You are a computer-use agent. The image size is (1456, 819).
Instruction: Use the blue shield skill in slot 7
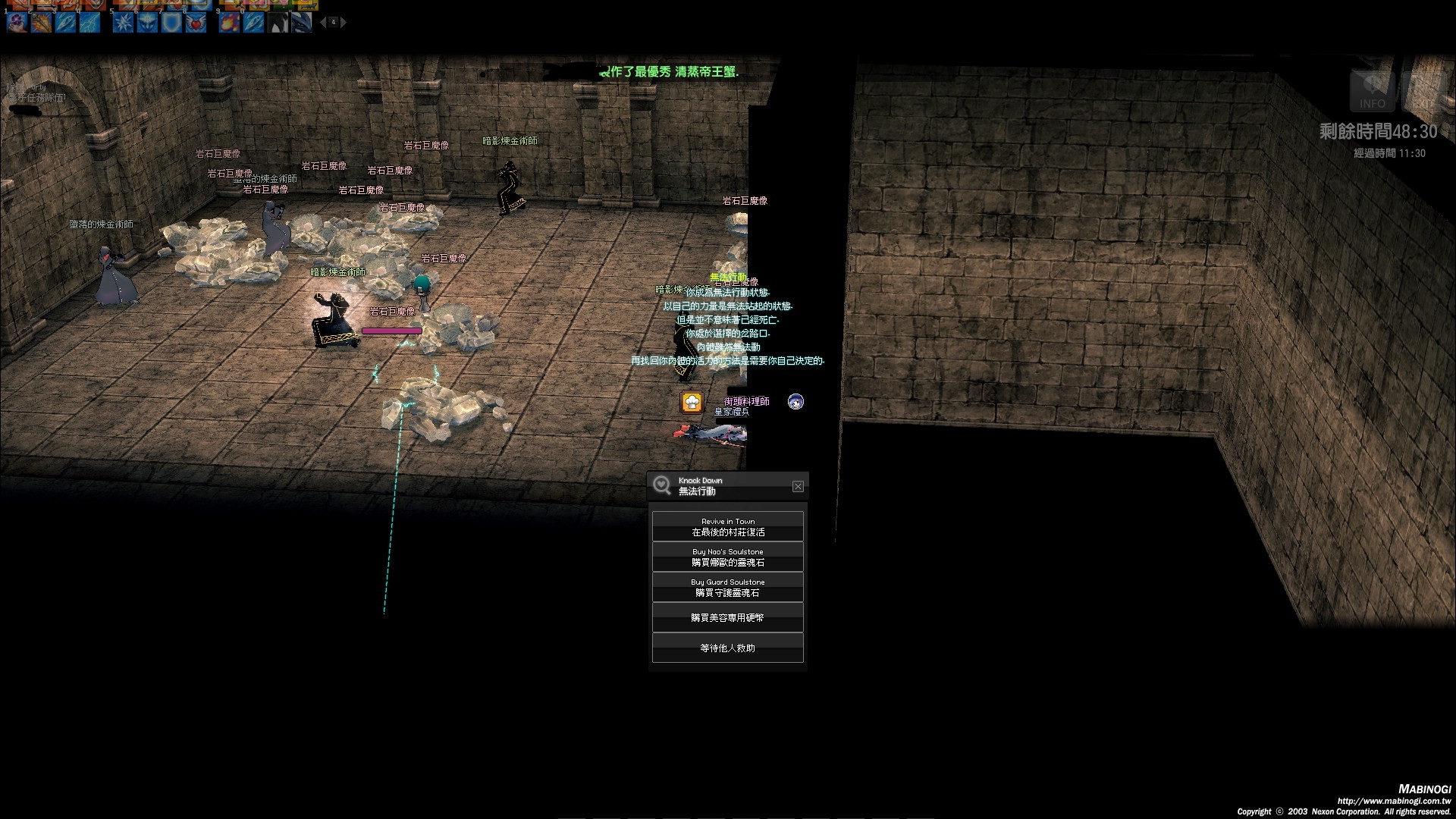coord(171,23)
